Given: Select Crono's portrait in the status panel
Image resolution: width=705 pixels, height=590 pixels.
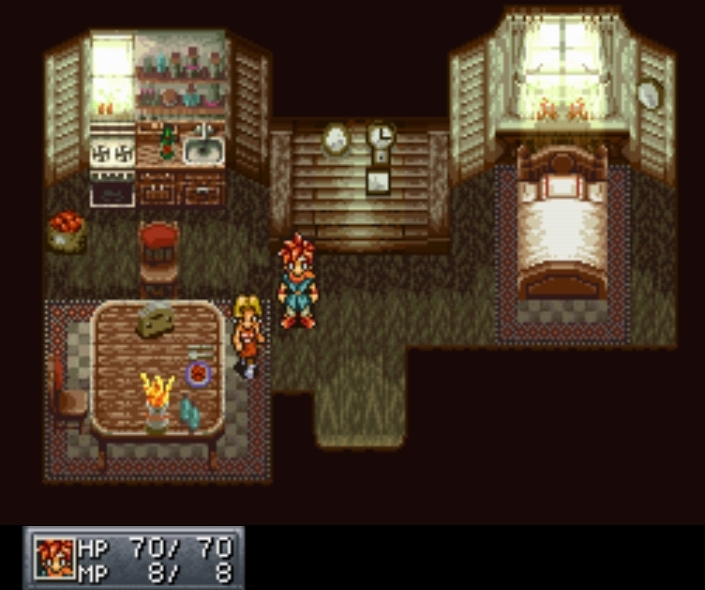Looking at the screenshot, I should (x=55, y=558).
